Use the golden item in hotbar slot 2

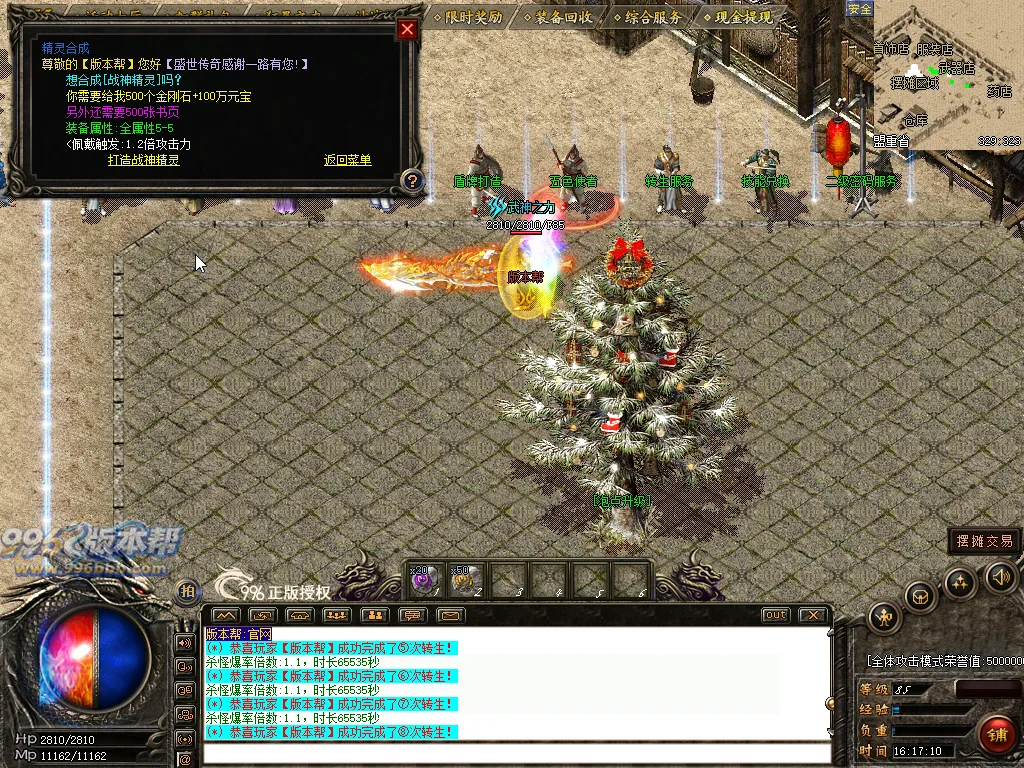[464, 580]
